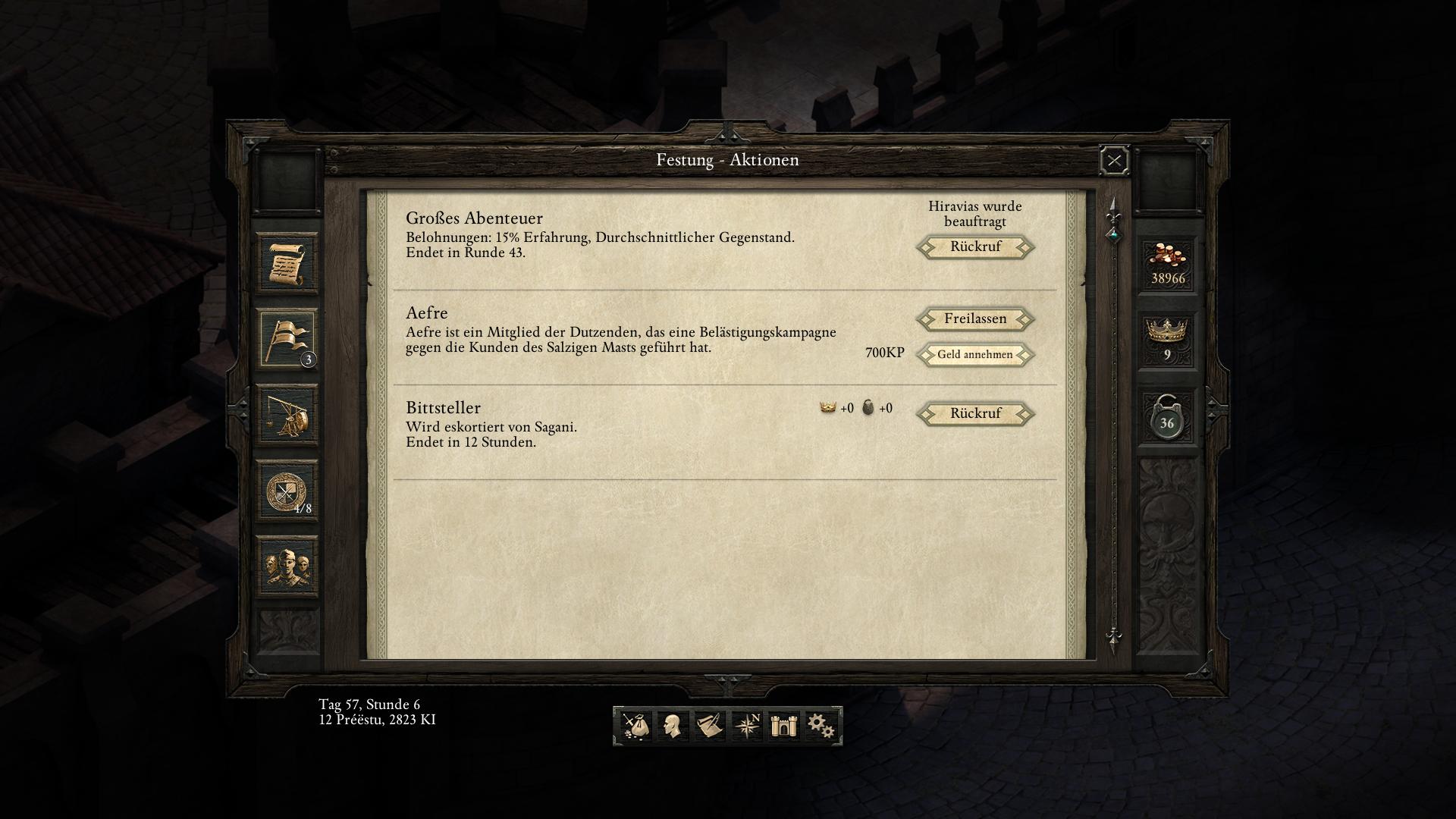Recall Hiravias from Großes Abenteuer

click(x=975, y=247)
